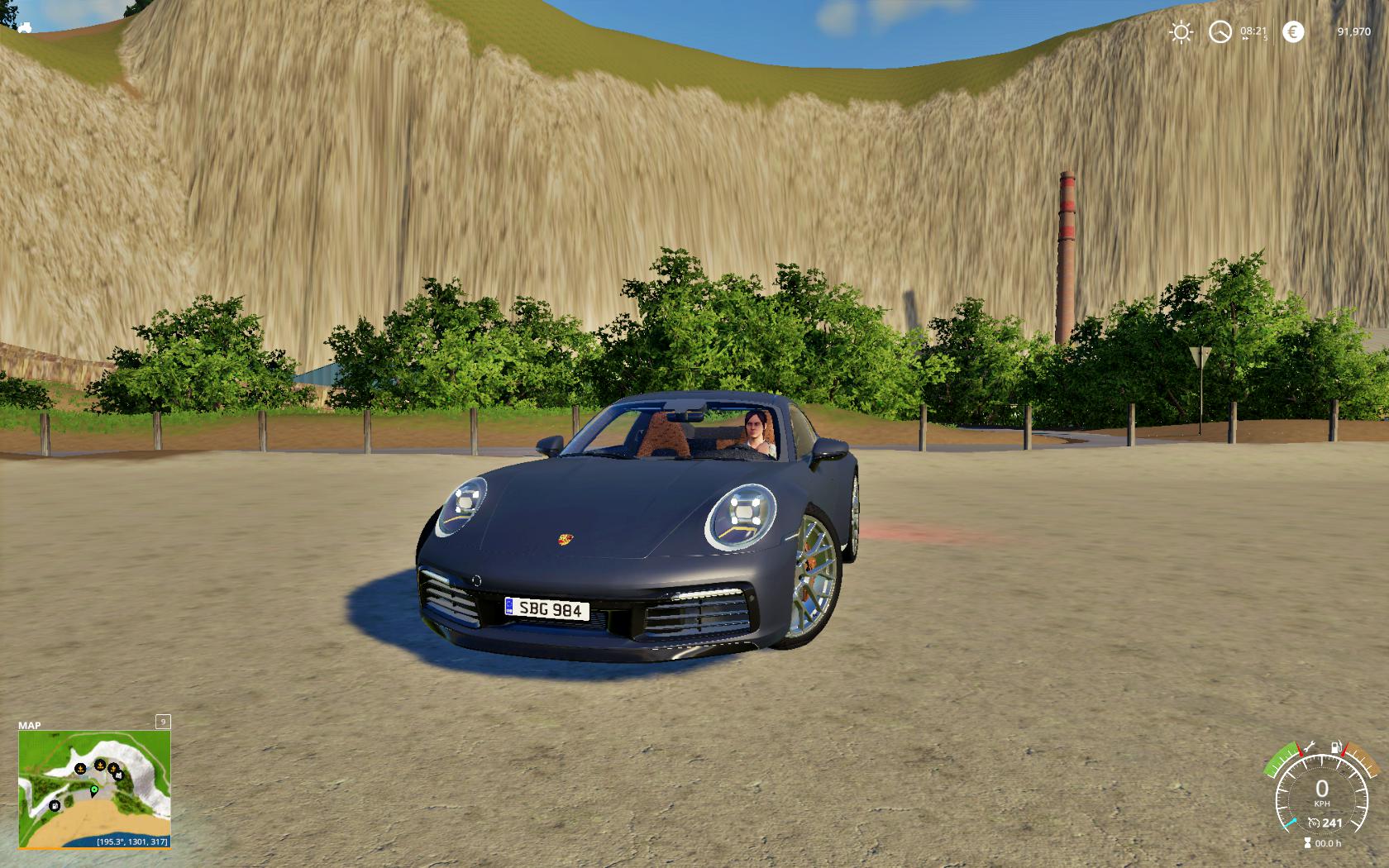Select the clock time icon

click(1220, 32)
